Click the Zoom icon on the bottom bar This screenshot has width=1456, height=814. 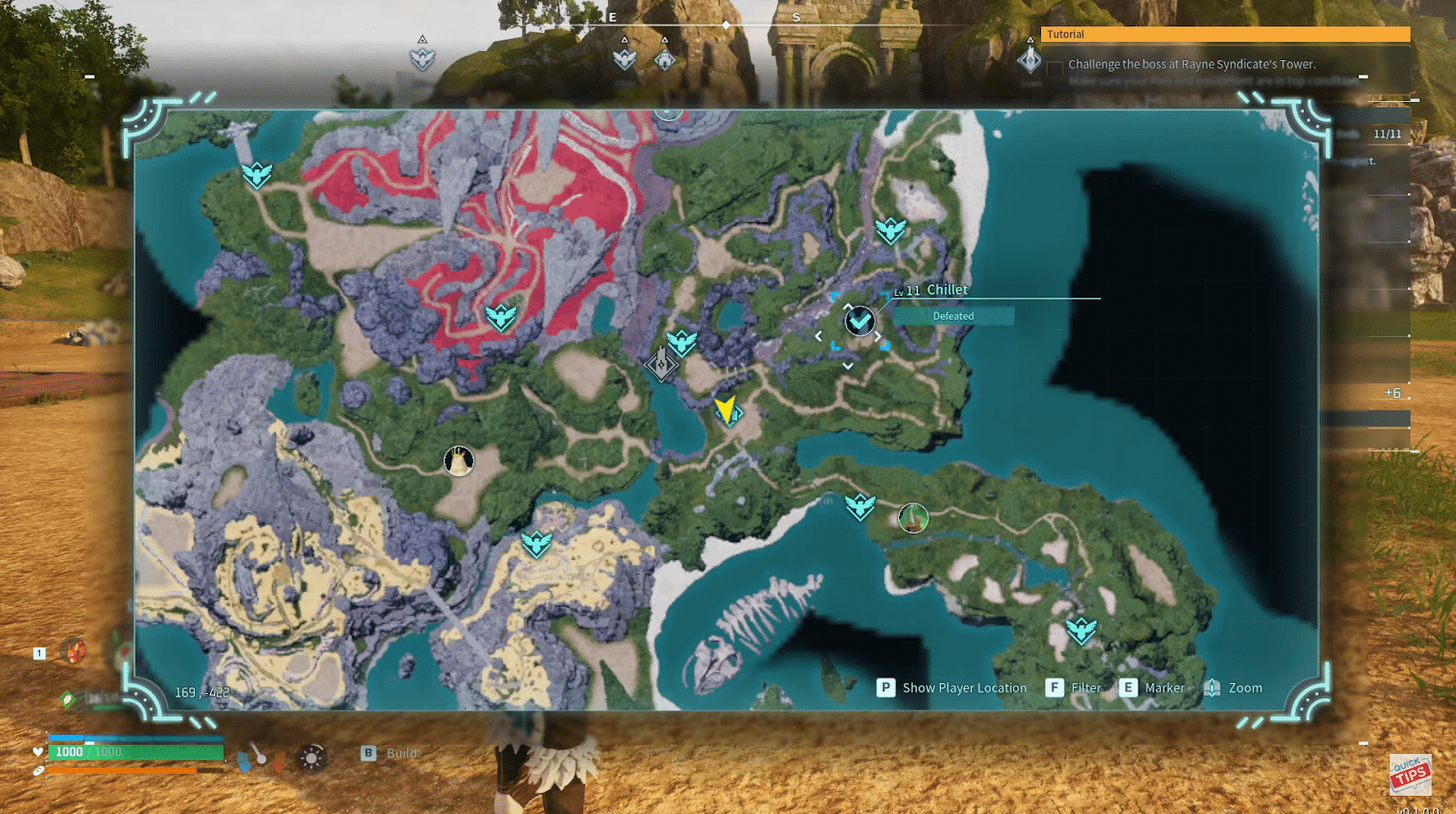(1210, 687)
